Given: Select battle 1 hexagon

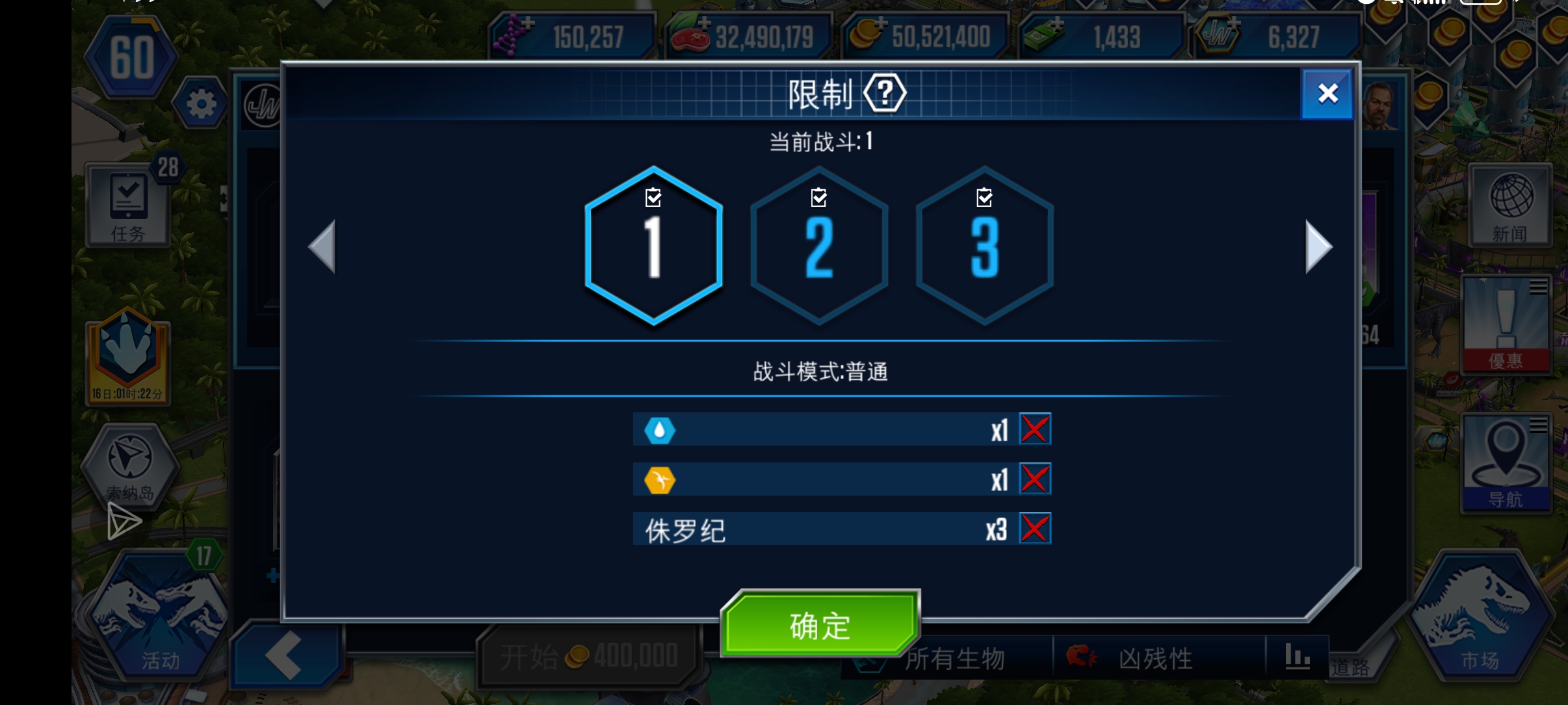Looking at the screenshot, I should click(x=654, y=247).
